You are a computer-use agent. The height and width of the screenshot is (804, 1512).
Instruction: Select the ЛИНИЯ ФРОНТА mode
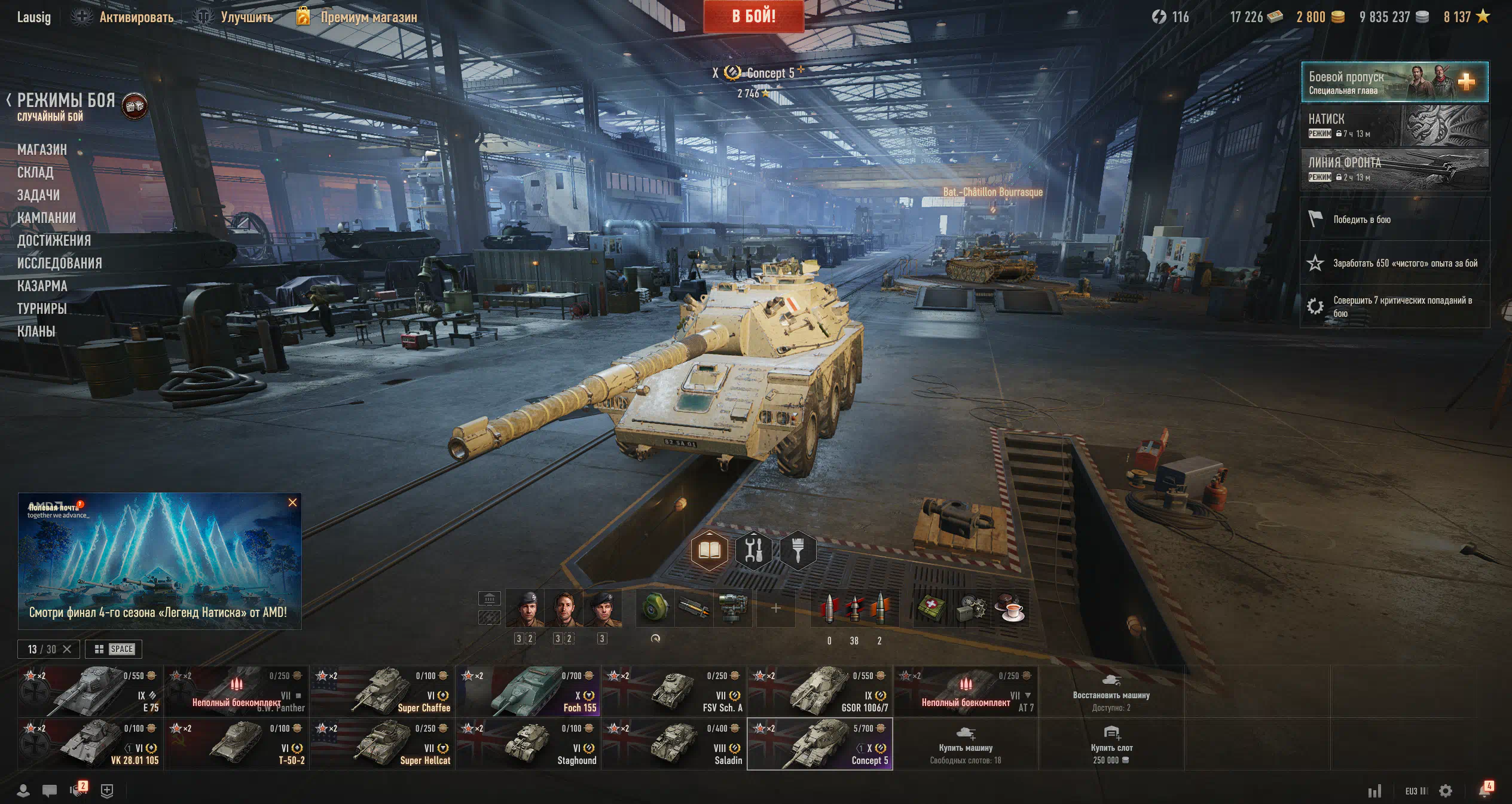(1394, 169)
